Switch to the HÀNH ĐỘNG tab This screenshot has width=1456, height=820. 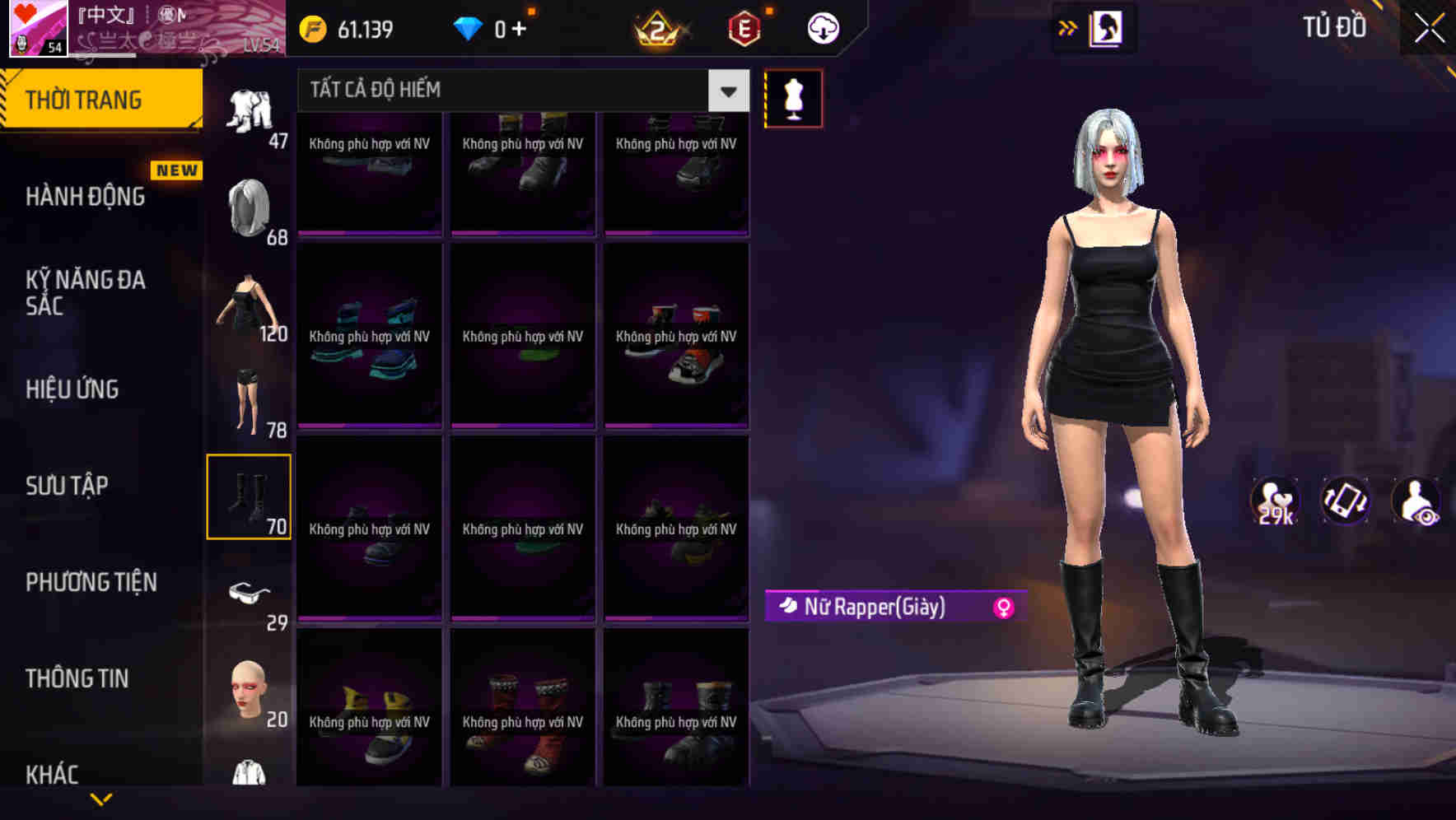point(85,197)
